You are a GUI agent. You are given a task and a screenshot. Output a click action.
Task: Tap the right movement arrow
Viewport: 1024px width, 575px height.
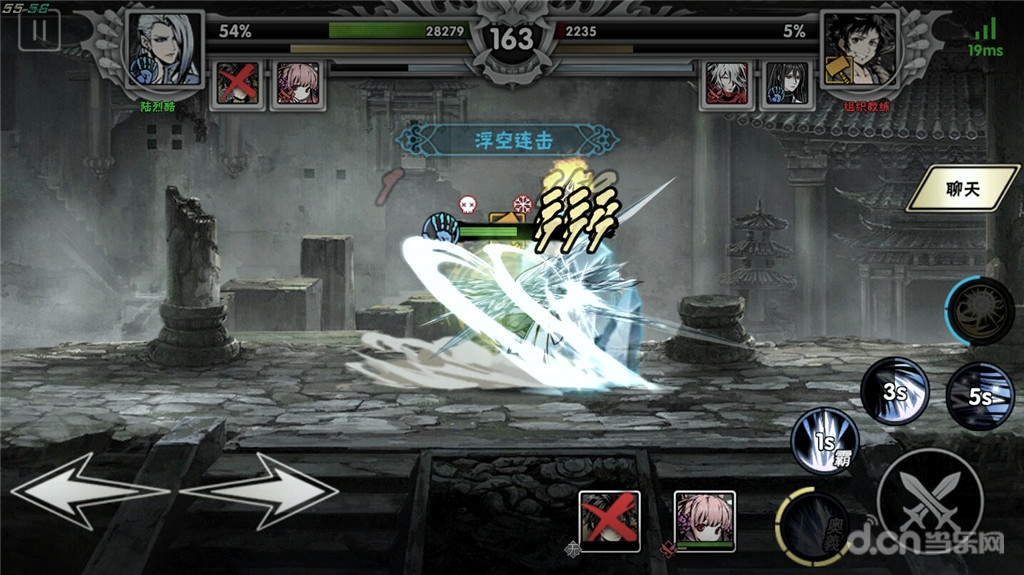[262, 492]
